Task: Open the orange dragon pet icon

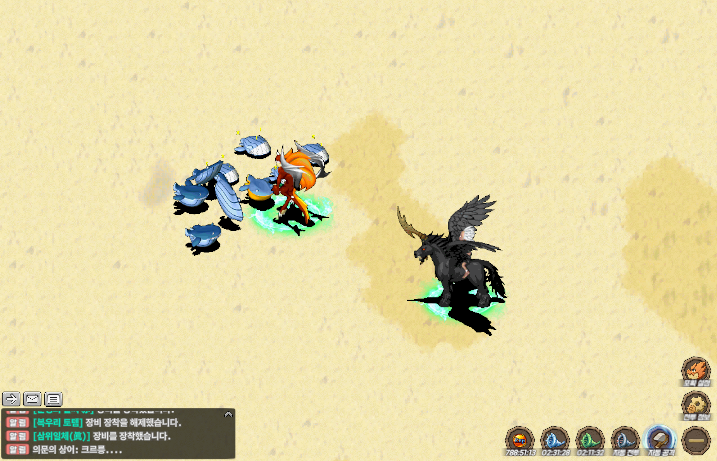Action: tap(695, 370)
